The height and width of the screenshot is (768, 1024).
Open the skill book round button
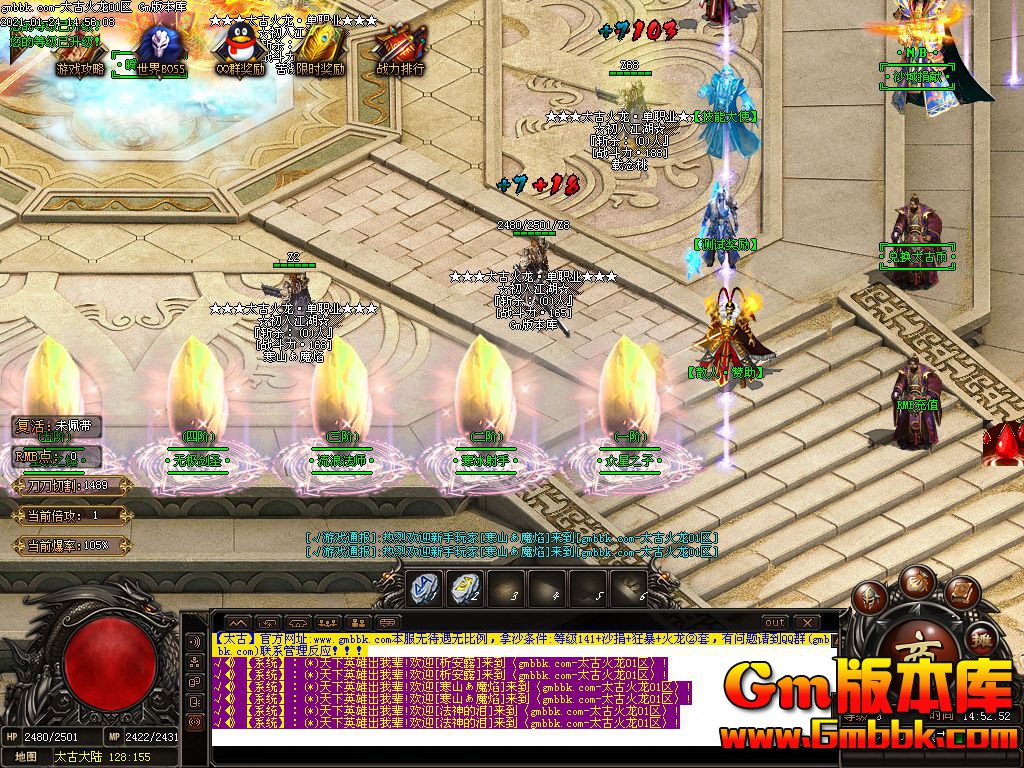point(960,594)
